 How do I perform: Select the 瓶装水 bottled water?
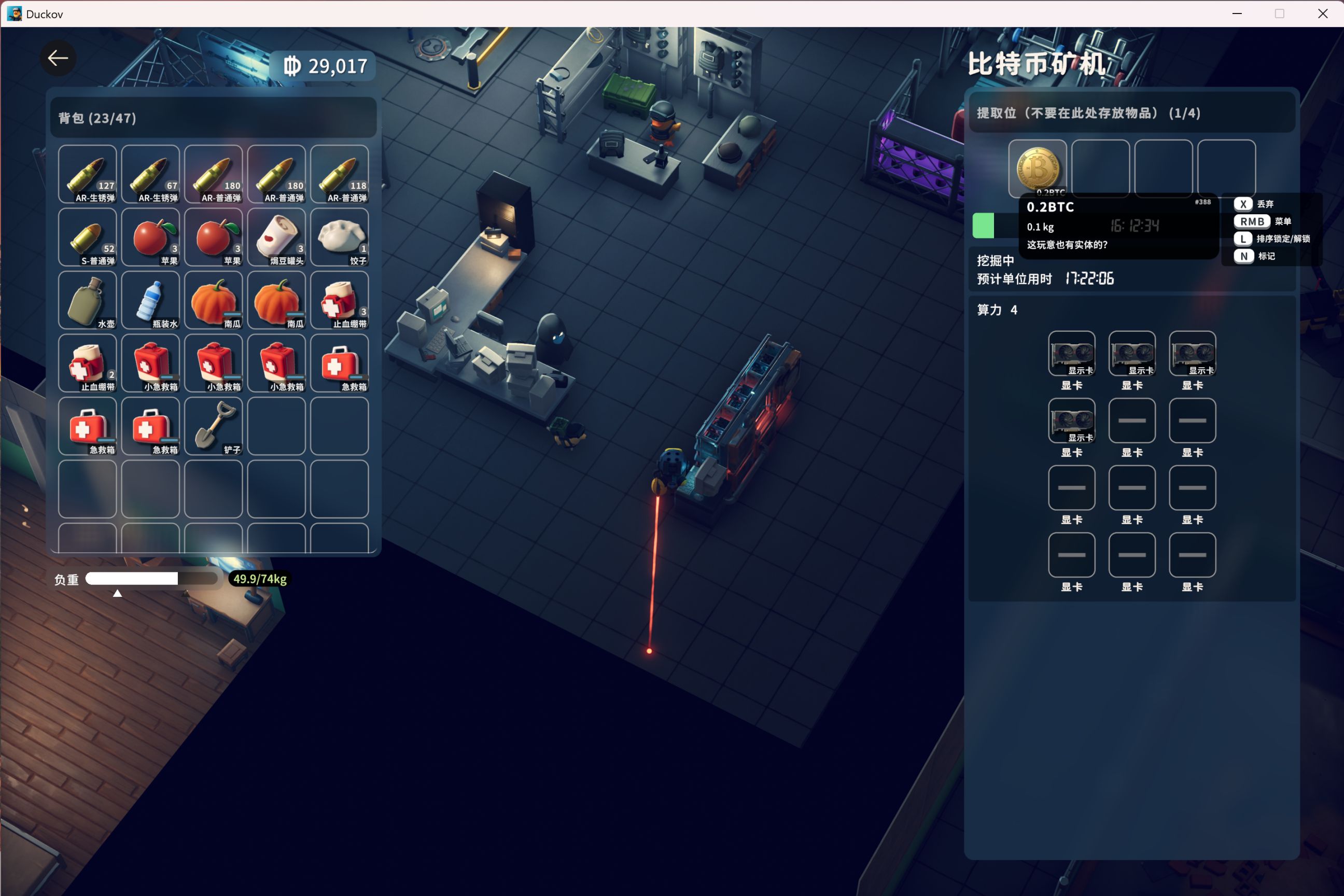point(150,299)
